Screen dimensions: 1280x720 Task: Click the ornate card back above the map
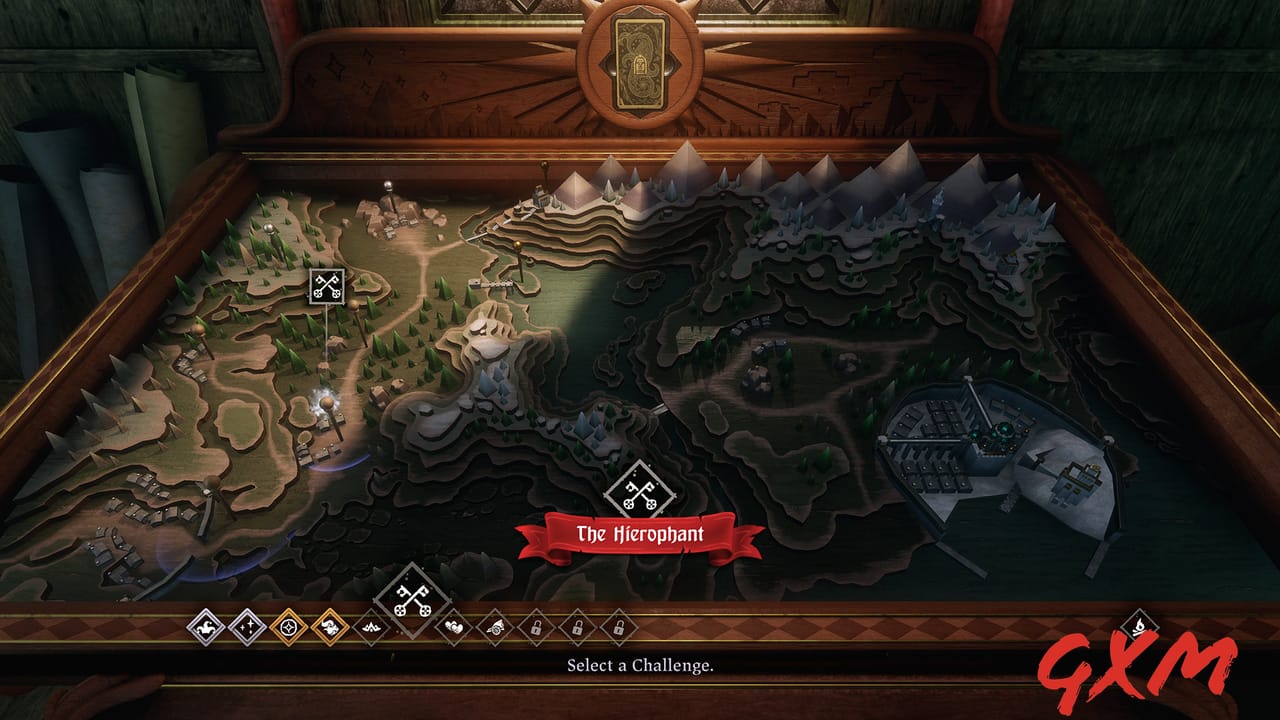point(640,63)
